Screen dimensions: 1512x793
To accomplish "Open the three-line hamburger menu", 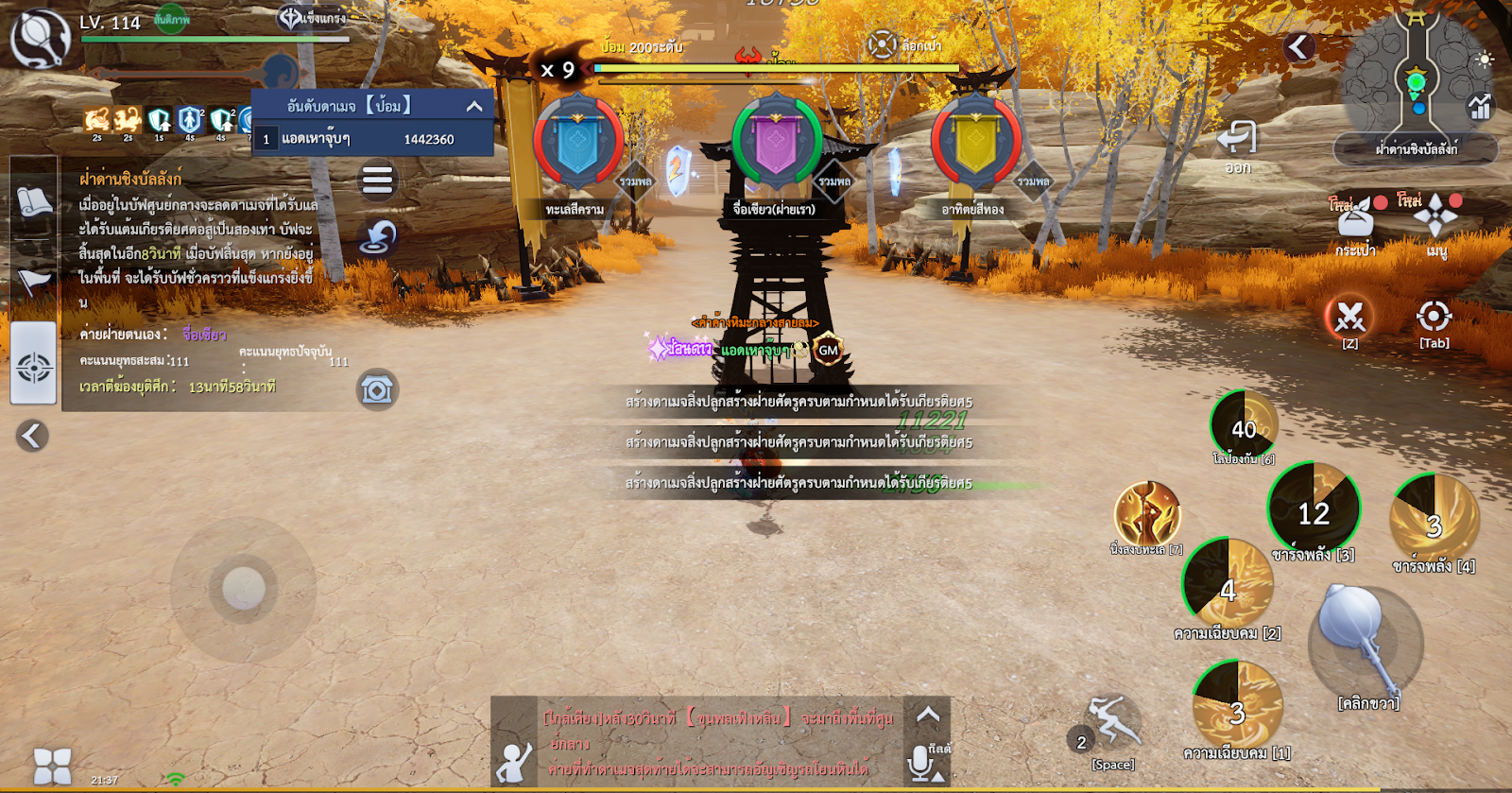I will coord(377,180).
